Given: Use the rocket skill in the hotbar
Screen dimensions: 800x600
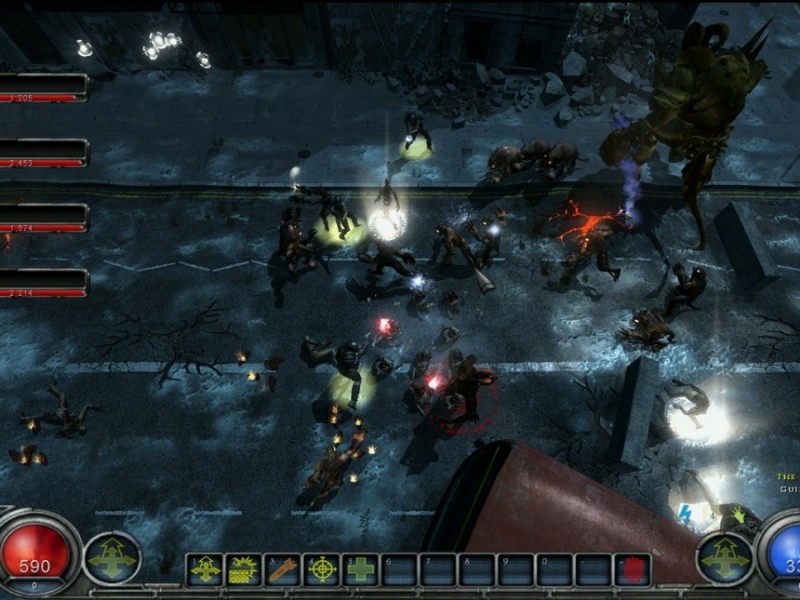Looking at the screenshot, I should click(x=282, y=569).
